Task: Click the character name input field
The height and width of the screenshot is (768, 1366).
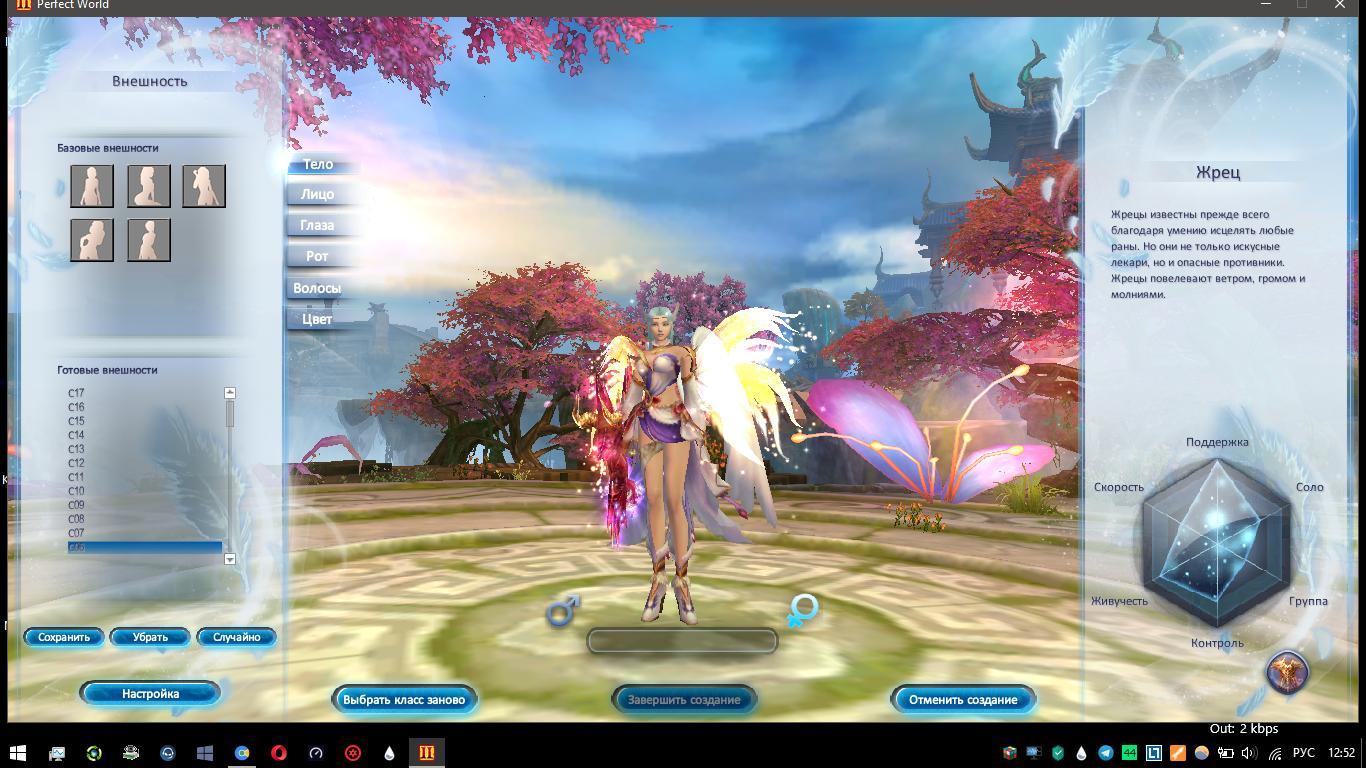Action: point(682,641)
